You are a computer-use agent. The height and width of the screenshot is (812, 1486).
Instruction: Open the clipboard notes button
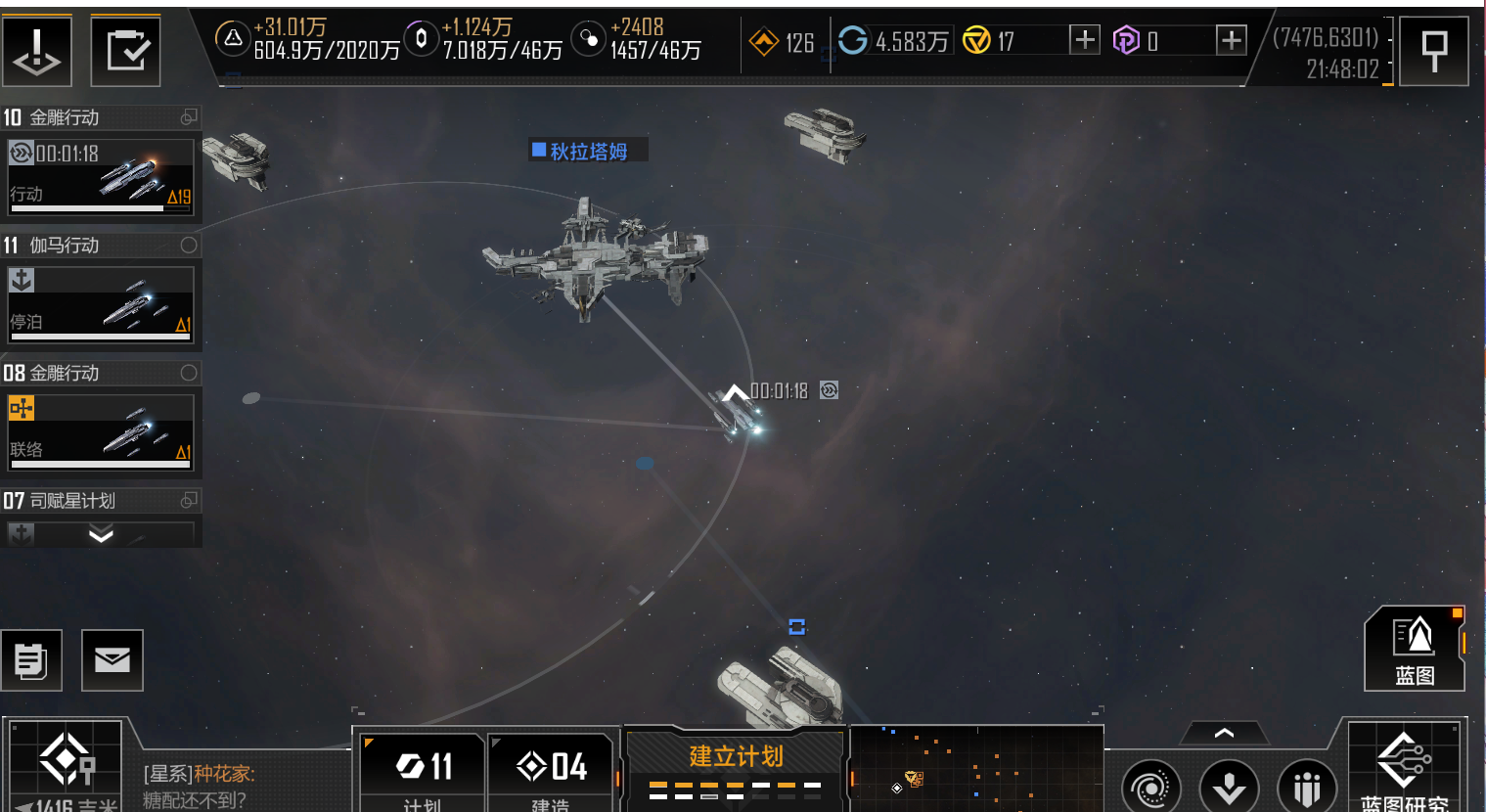[31, 660]
